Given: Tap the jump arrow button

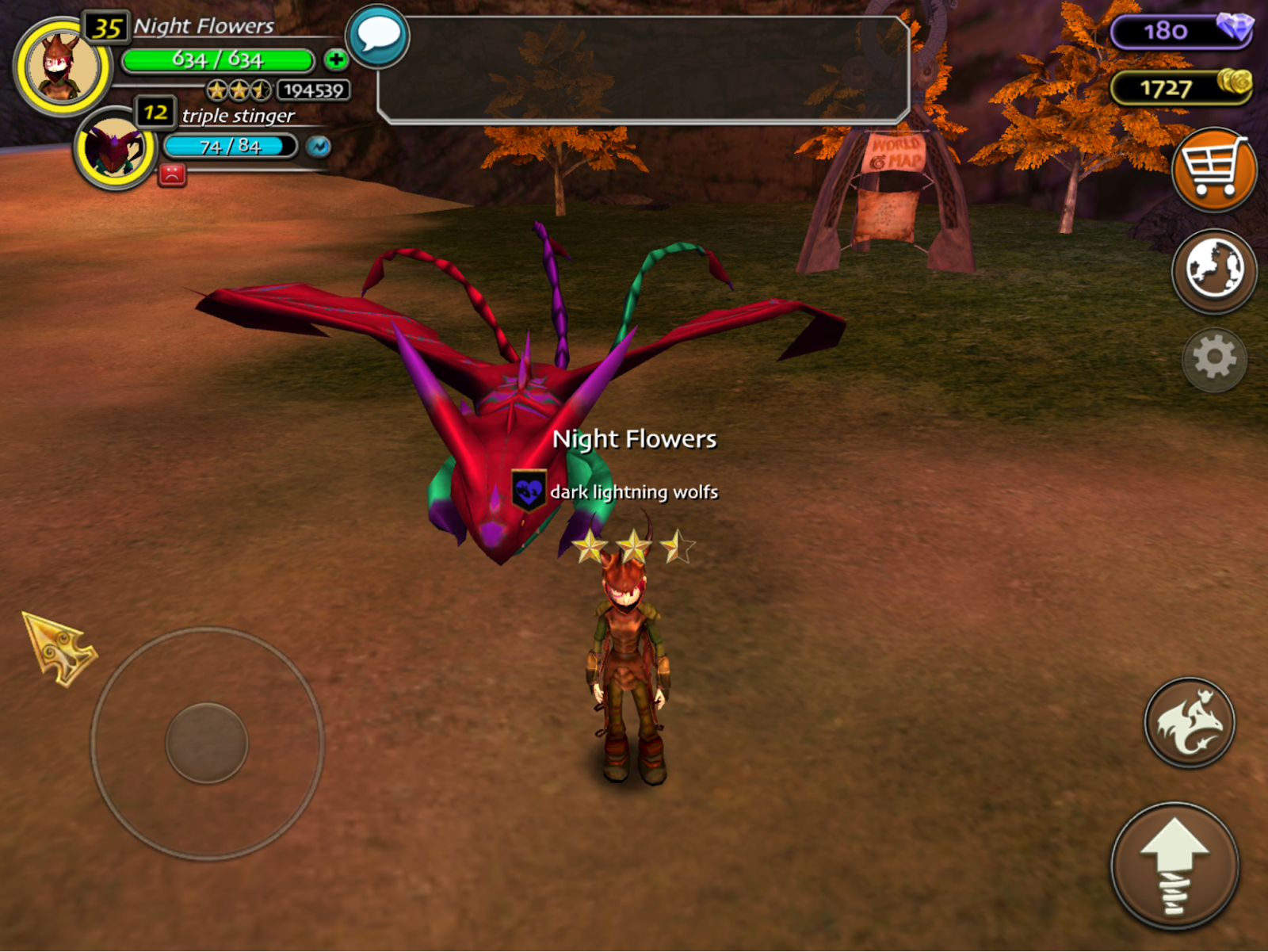Looking at the screenshot, I should tap(1174, 866).
